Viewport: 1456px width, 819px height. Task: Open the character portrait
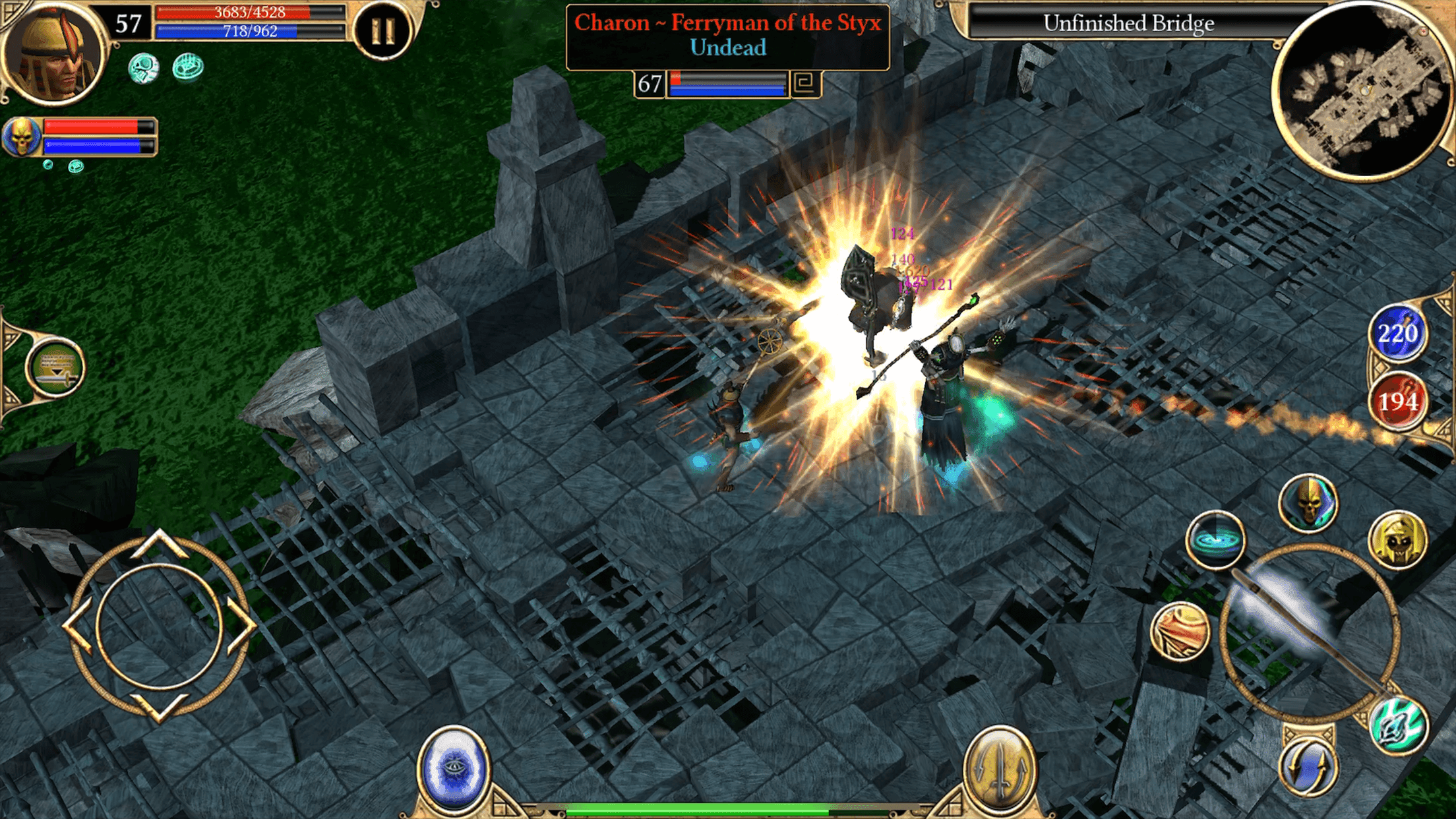56,54
